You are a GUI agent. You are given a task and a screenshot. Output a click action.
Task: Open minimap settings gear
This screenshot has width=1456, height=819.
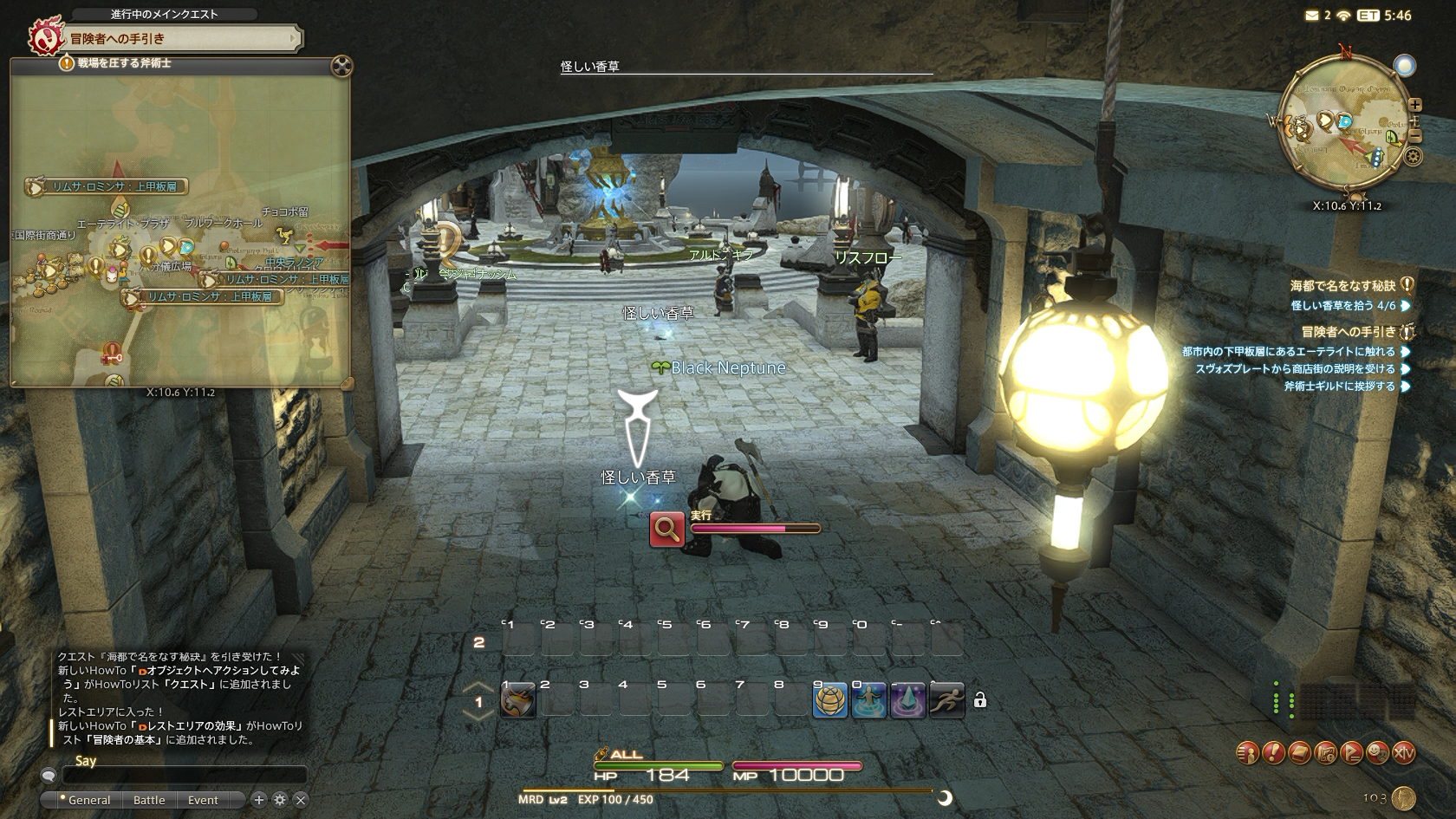(x=1414, y=157)
